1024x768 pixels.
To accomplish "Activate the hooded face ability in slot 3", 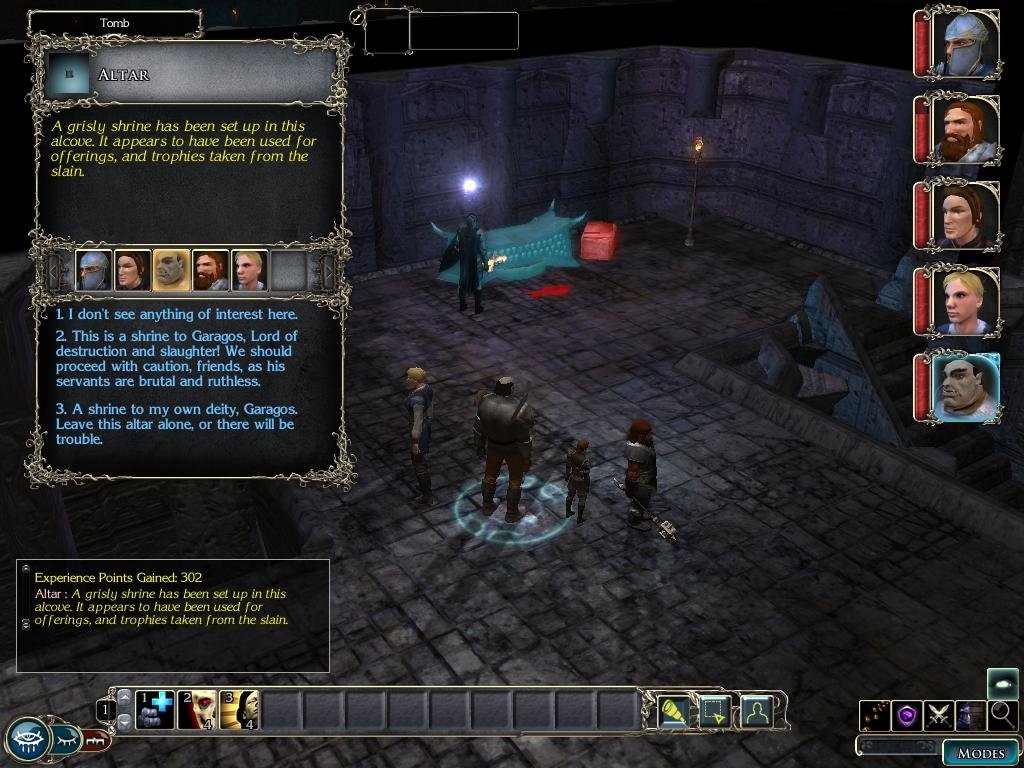I will (239, 710).
